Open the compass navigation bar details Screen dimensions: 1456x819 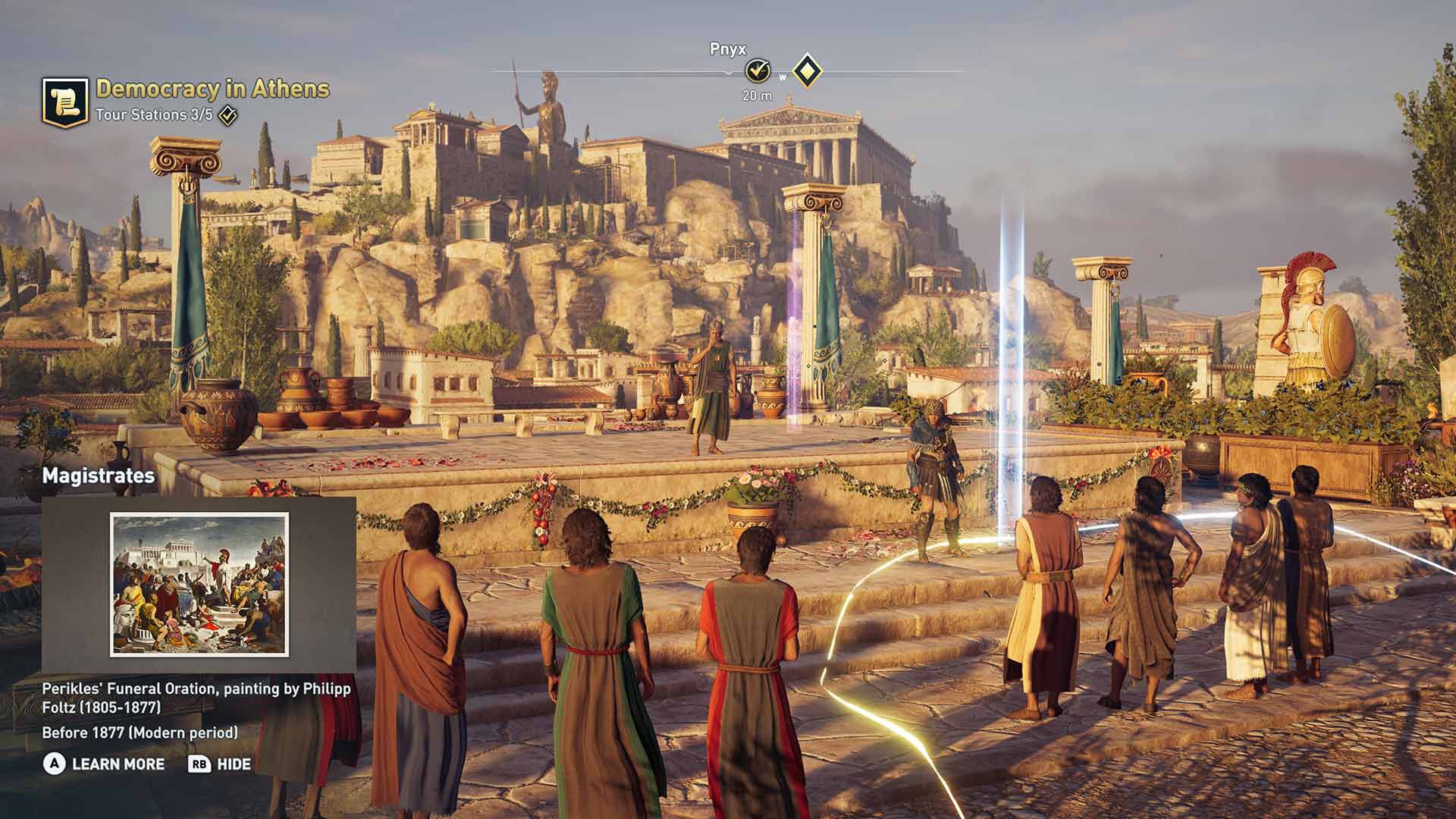(726, 70)
